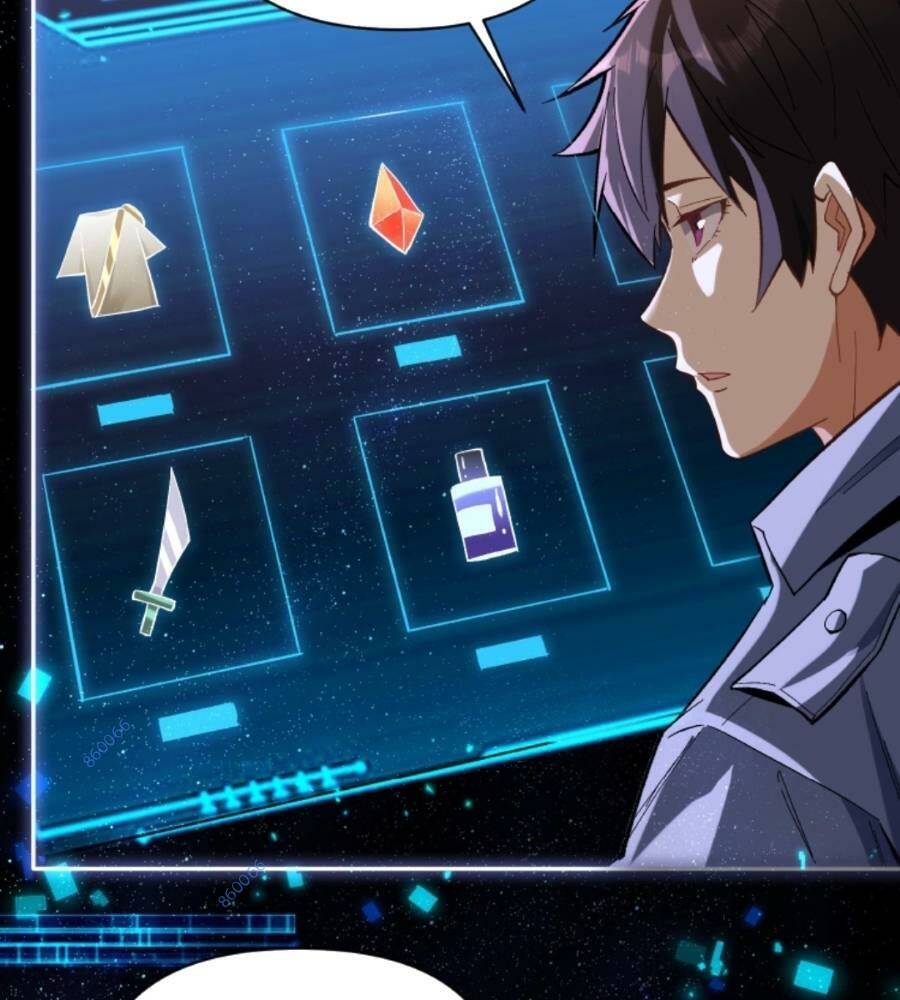Select the white robe inventory slot
900x1000 pixels.
(x=112, y=260)
